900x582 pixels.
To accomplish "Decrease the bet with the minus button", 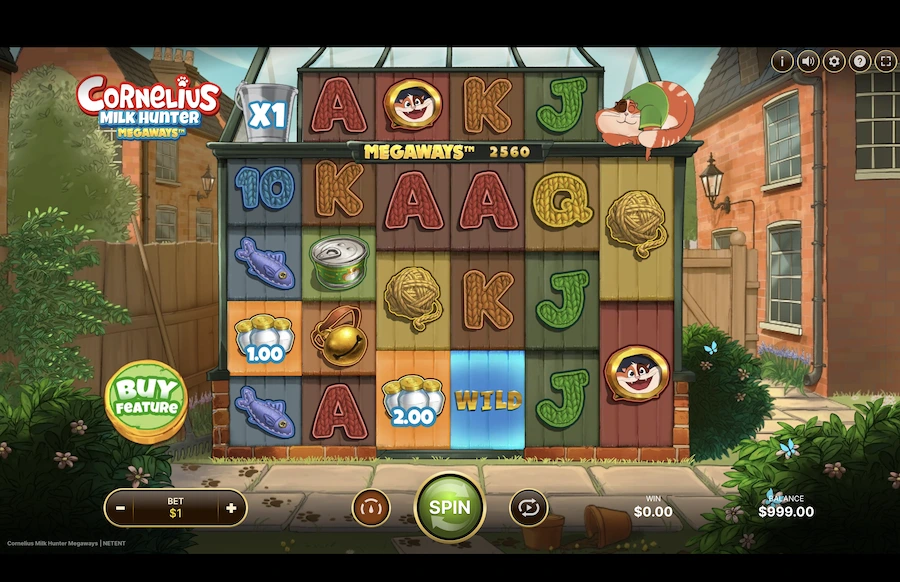I will click(x=120, y=508).
